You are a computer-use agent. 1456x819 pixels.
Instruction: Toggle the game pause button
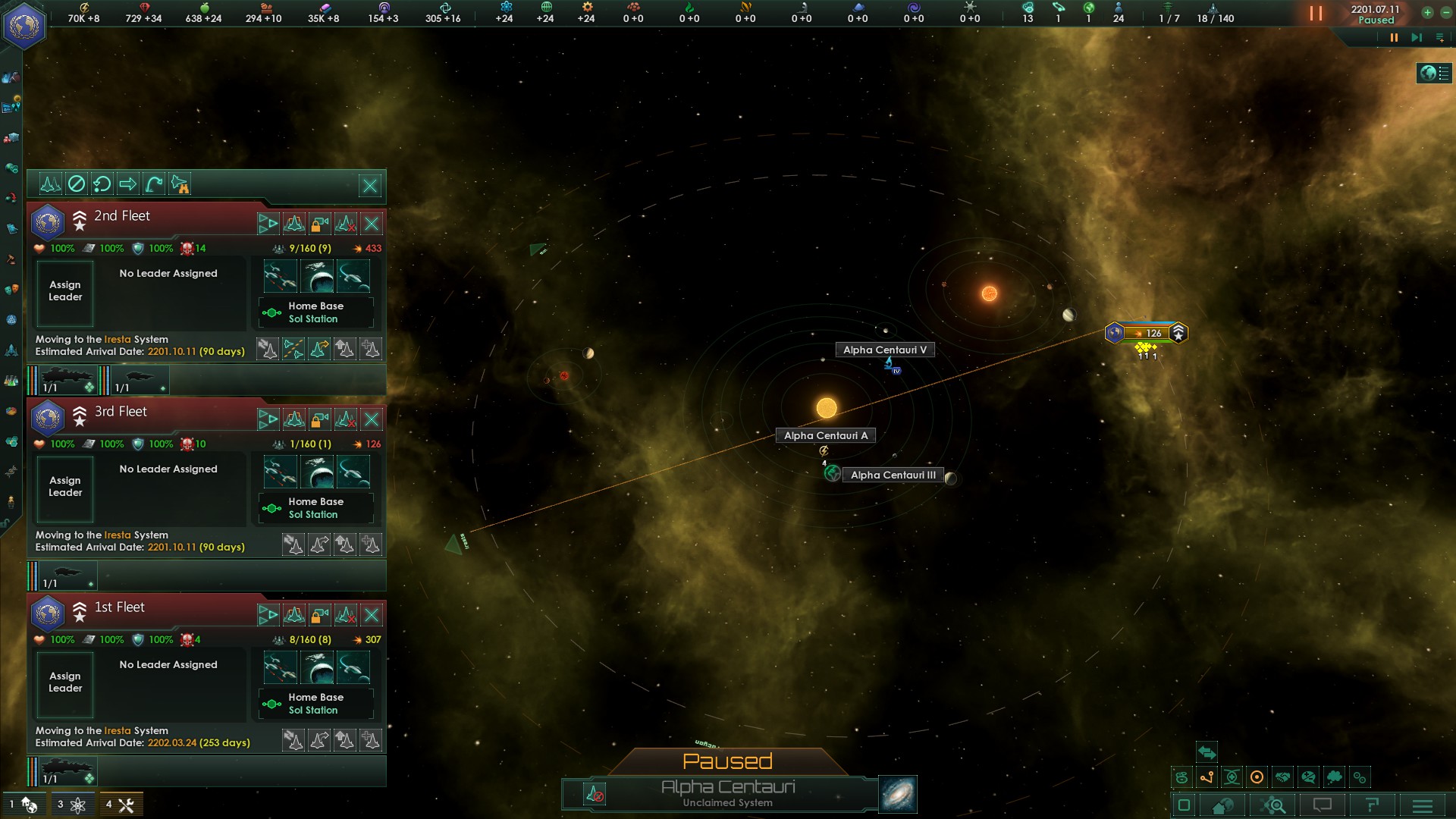(x=1316, y=14)
